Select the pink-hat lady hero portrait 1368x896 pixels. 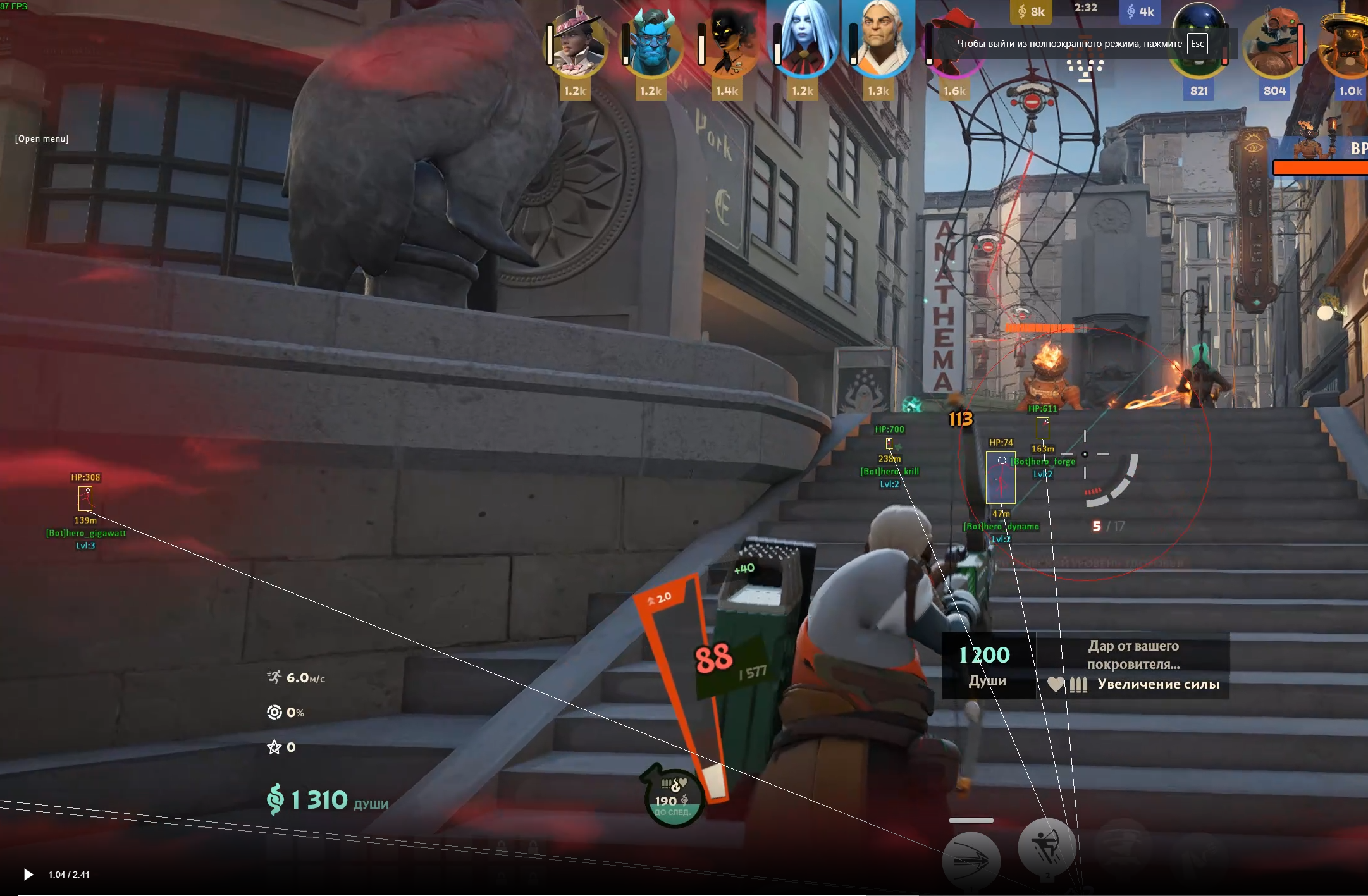click(577, 44)
